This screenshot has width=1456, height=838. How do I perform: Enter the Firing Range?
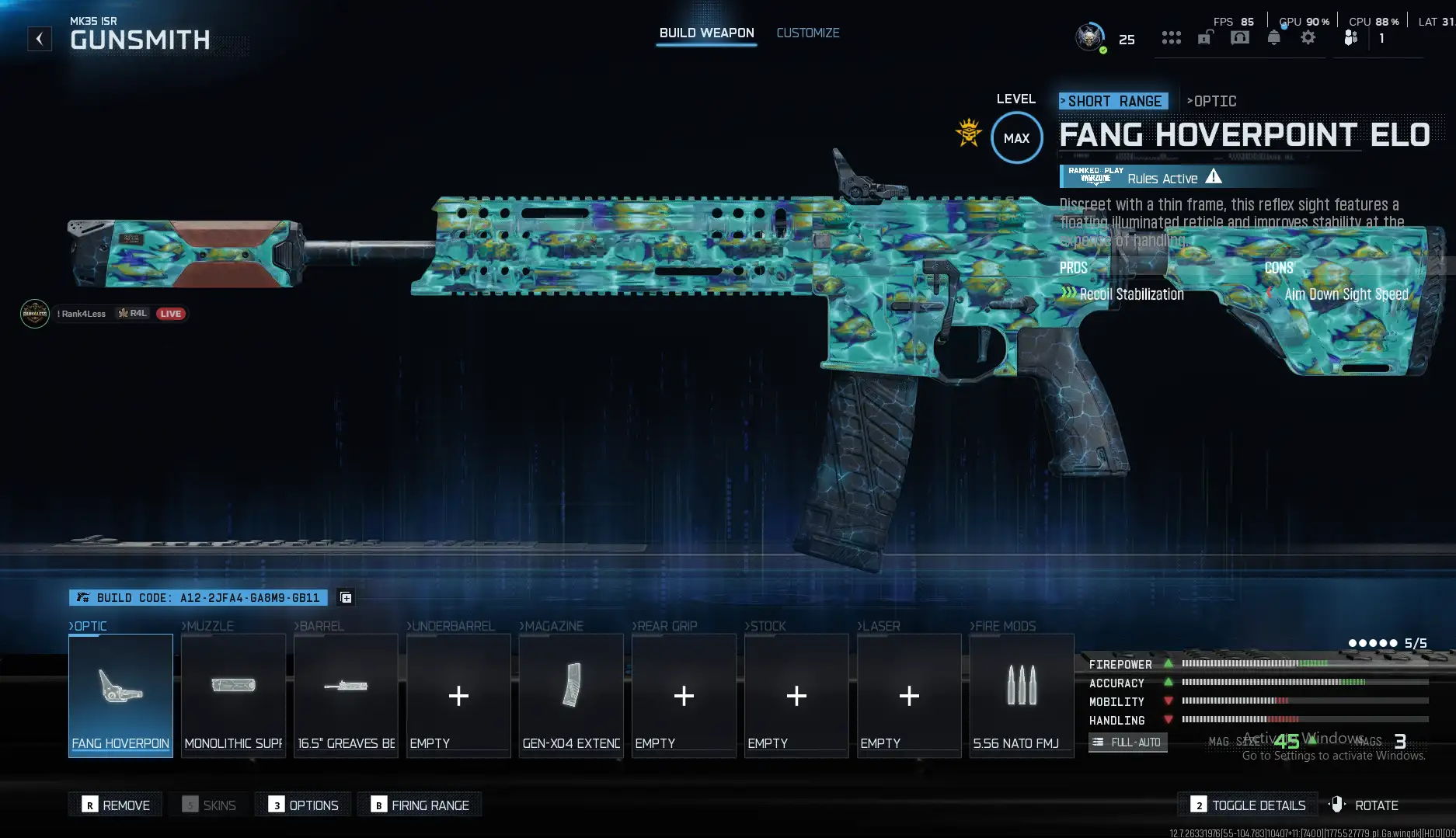click(x=420, y=805)
